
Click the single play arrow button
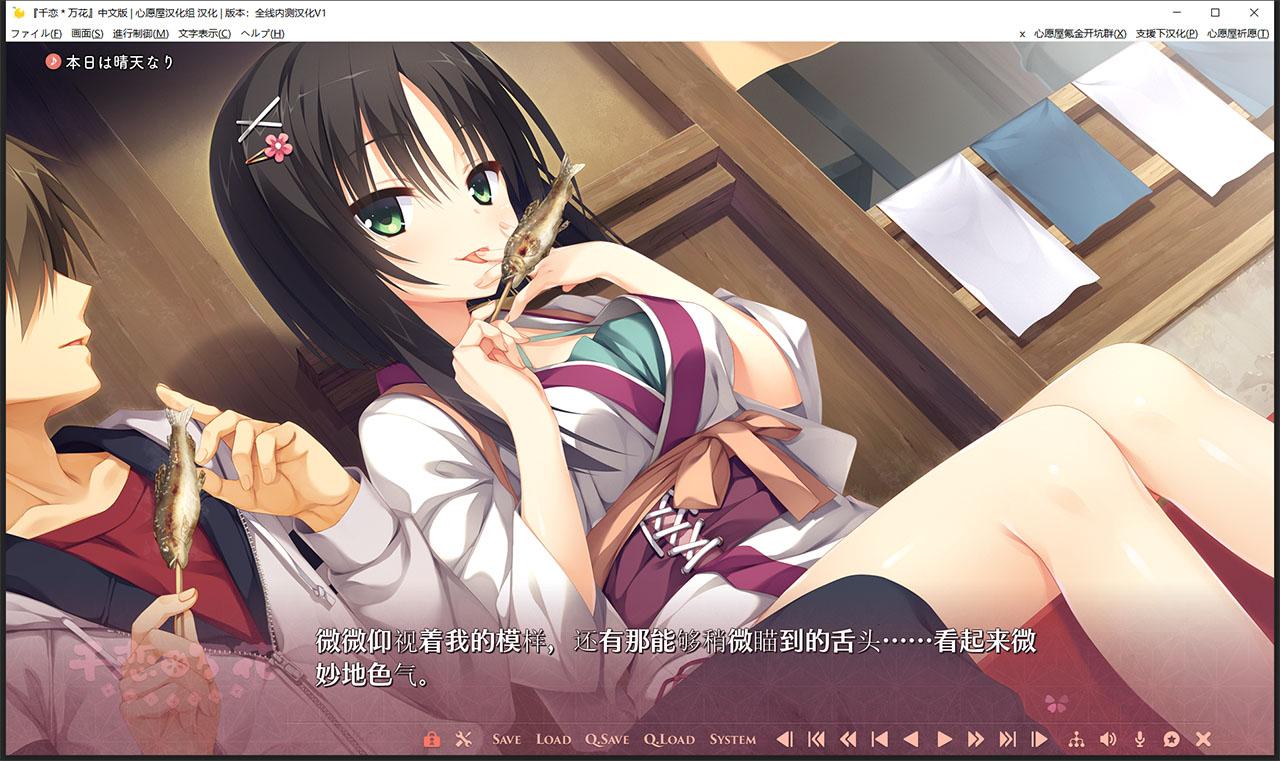pyautogui.click(x=944, y=740)
